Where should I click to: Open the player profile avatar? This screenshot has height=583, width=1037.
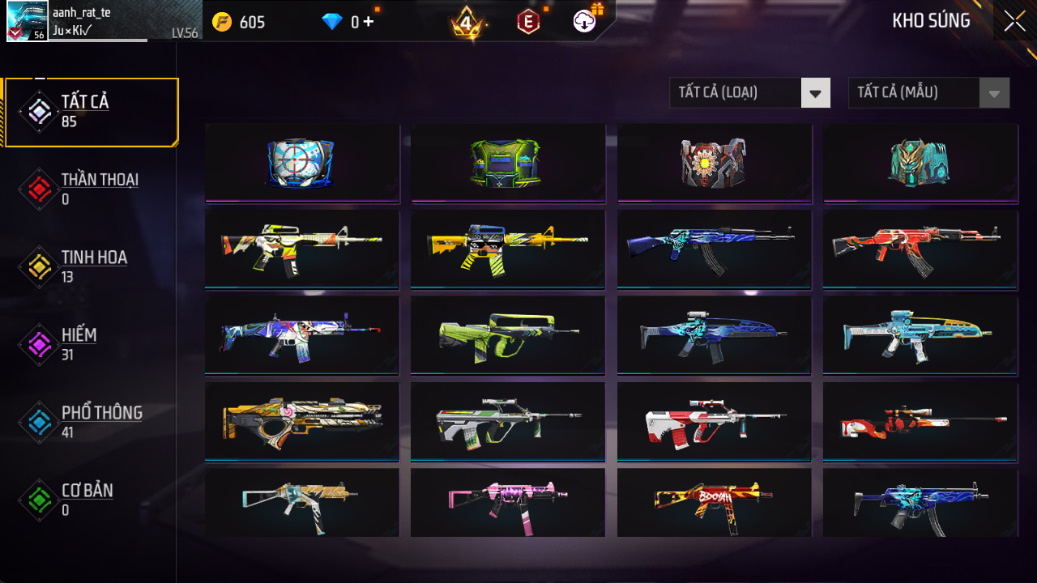26,21
